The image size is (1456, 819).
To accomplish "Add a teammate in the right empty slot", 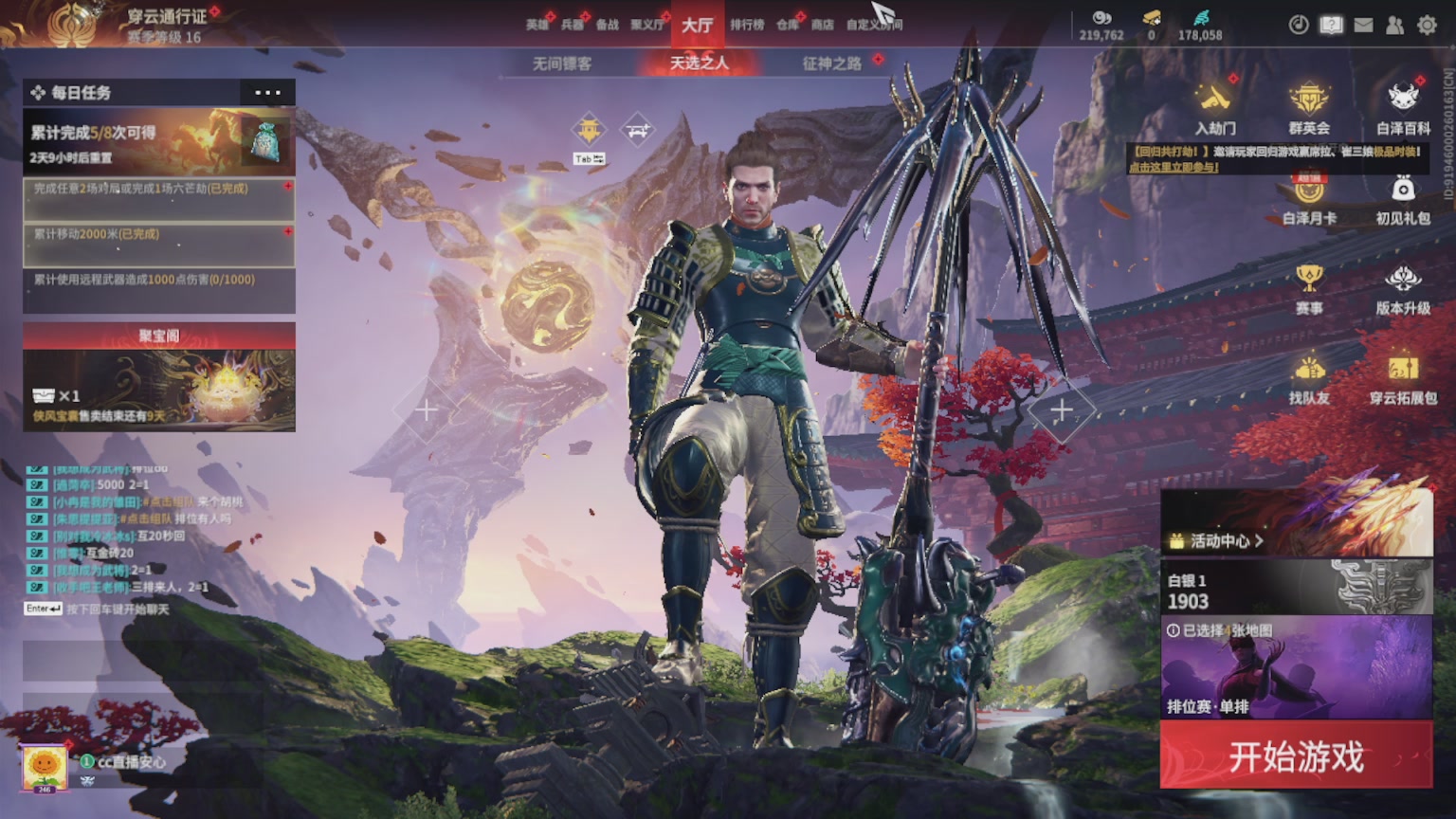I will pyautogui.click(x=1061, y=410).
